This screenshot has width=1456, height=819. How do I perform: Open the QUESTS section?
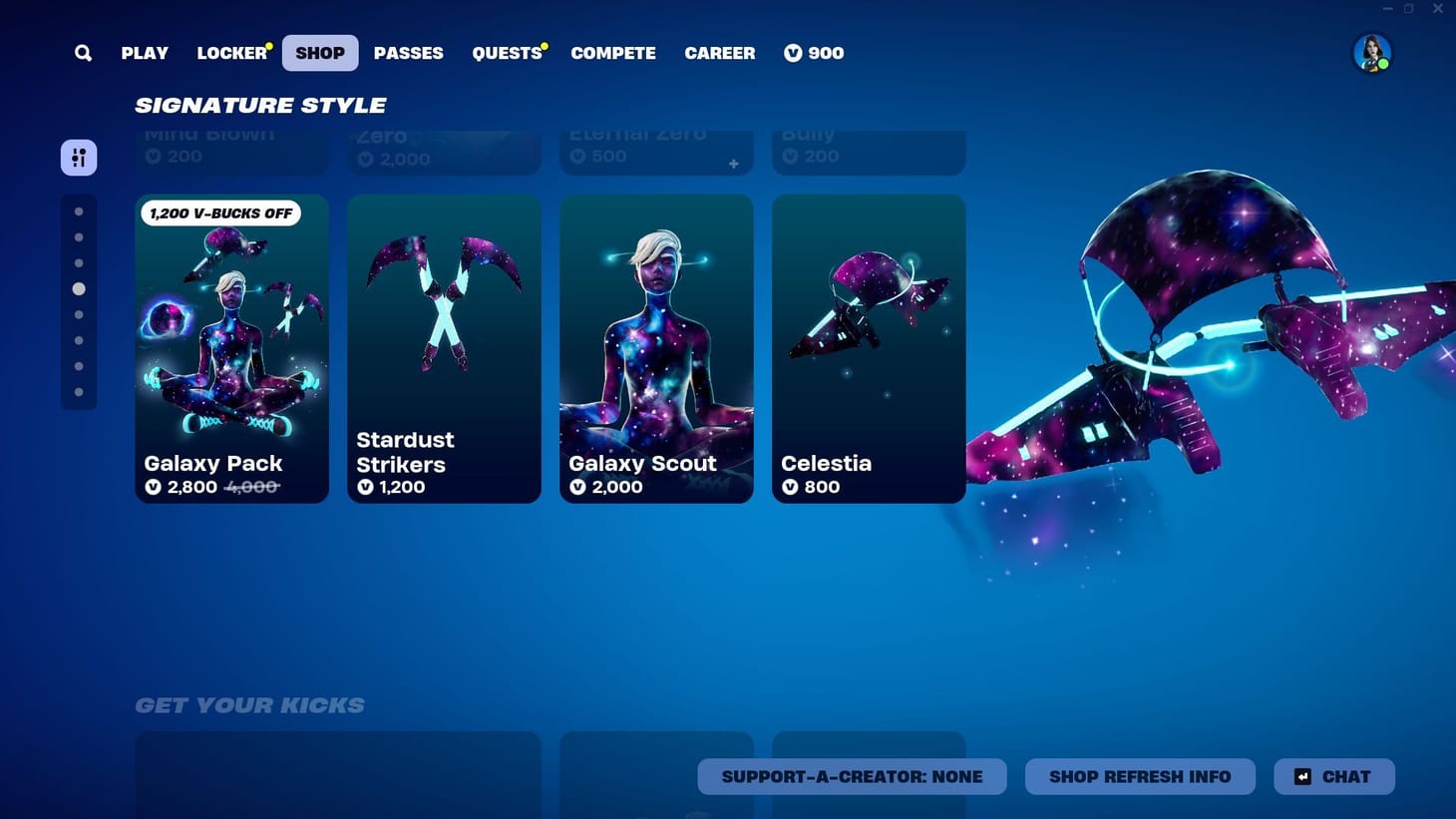tap(507, 53)
